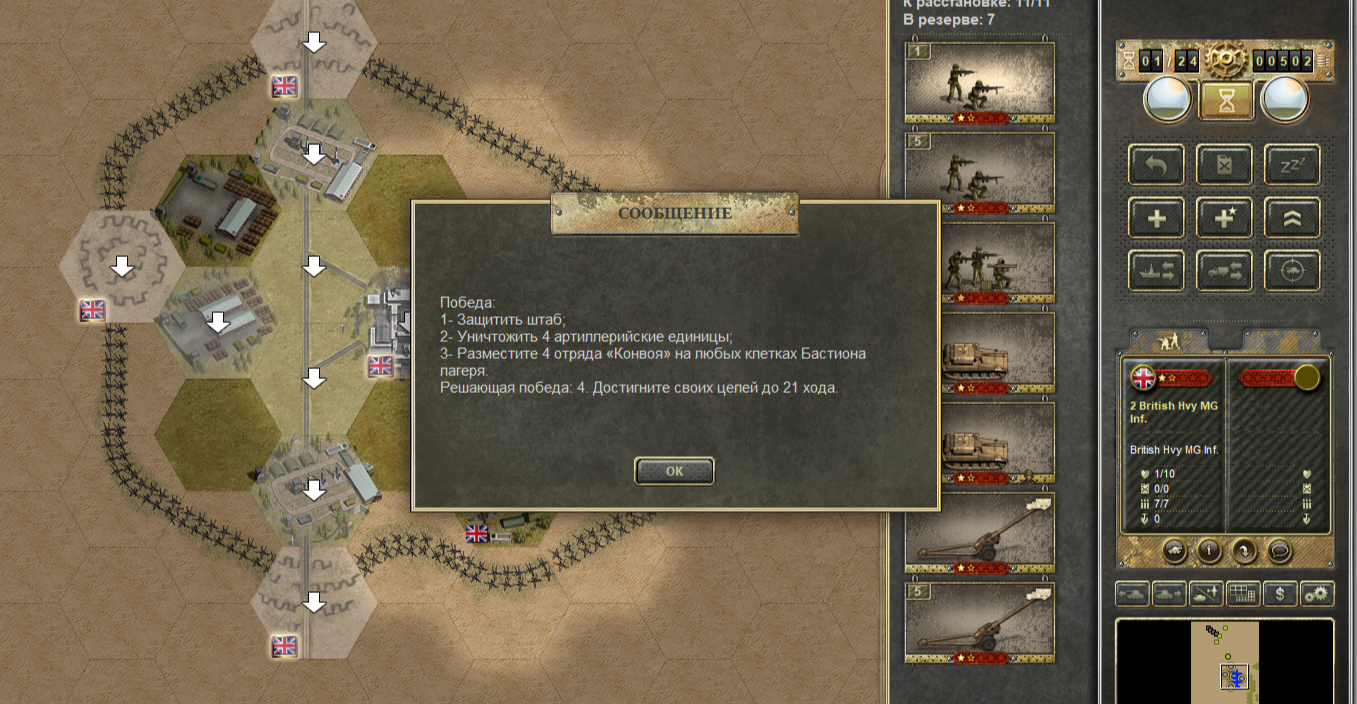Choose the plus-with-star elite replacements button
Image resolution: width=1357 pixels, height=704 pixels.
click(1224, 218)
